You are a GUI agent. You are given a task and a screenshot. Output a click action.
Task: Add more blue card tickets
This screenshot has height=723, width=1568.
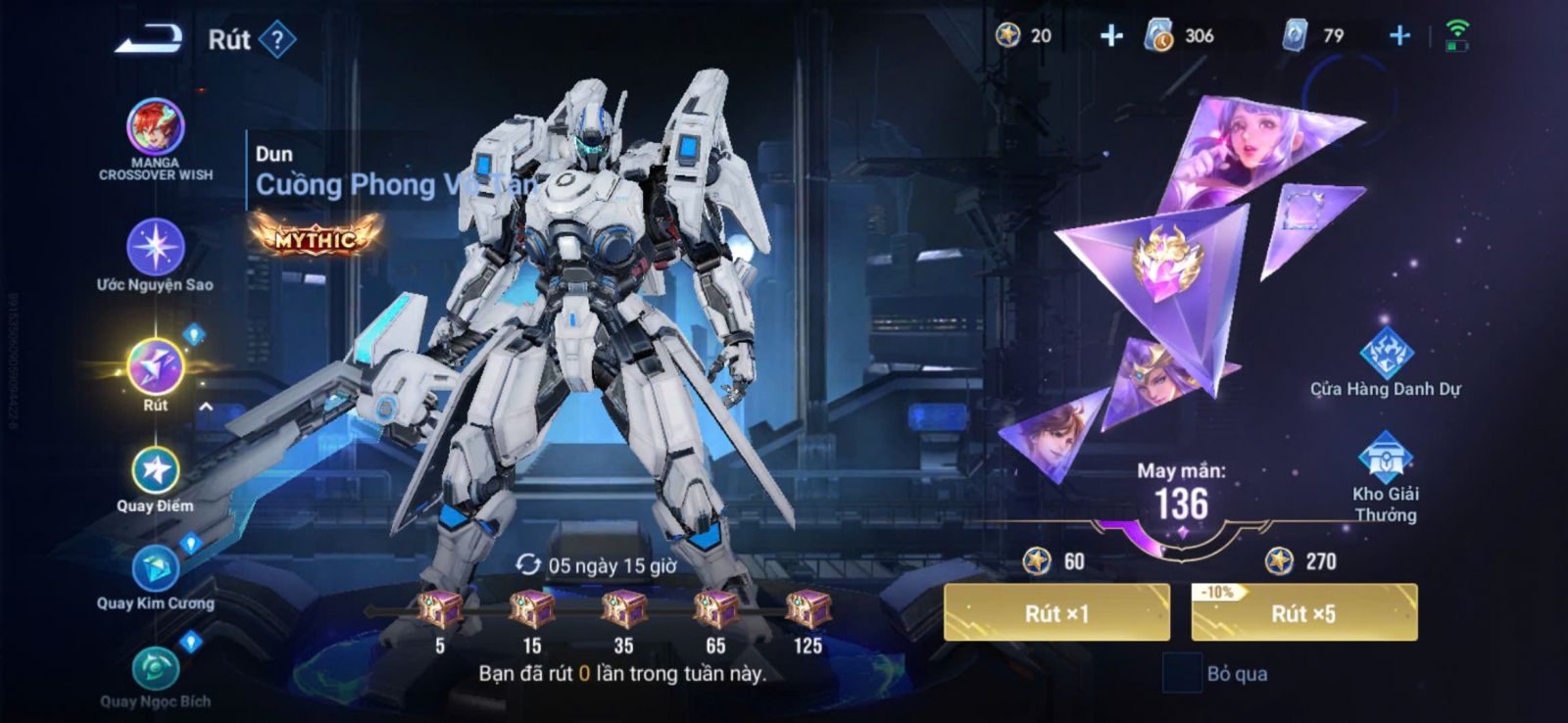(1399, 36)
